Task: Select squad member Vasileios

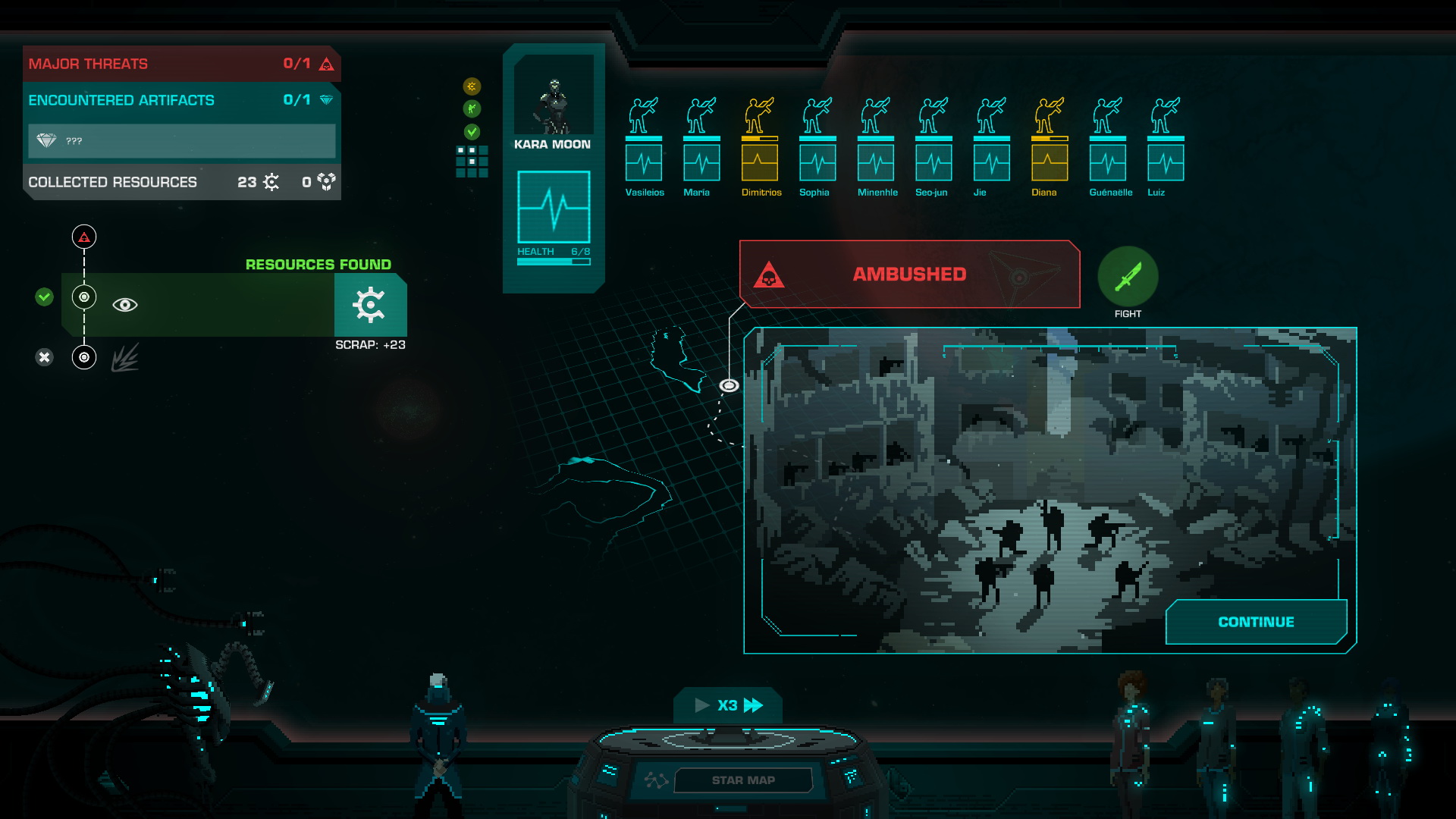Action: [644, 144]
